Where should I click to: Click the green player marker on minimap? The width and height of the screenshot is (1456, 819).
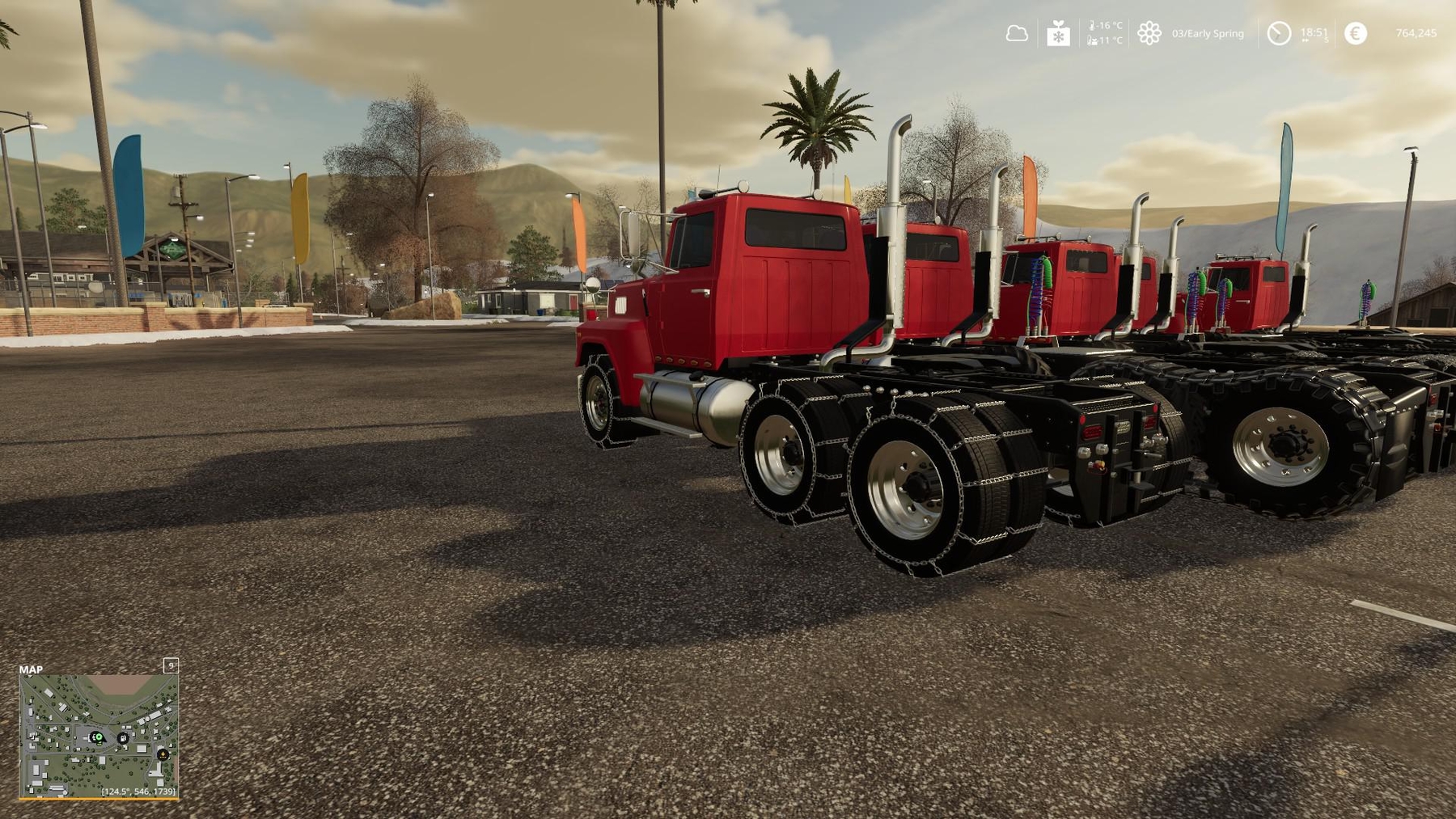point(97,737)
